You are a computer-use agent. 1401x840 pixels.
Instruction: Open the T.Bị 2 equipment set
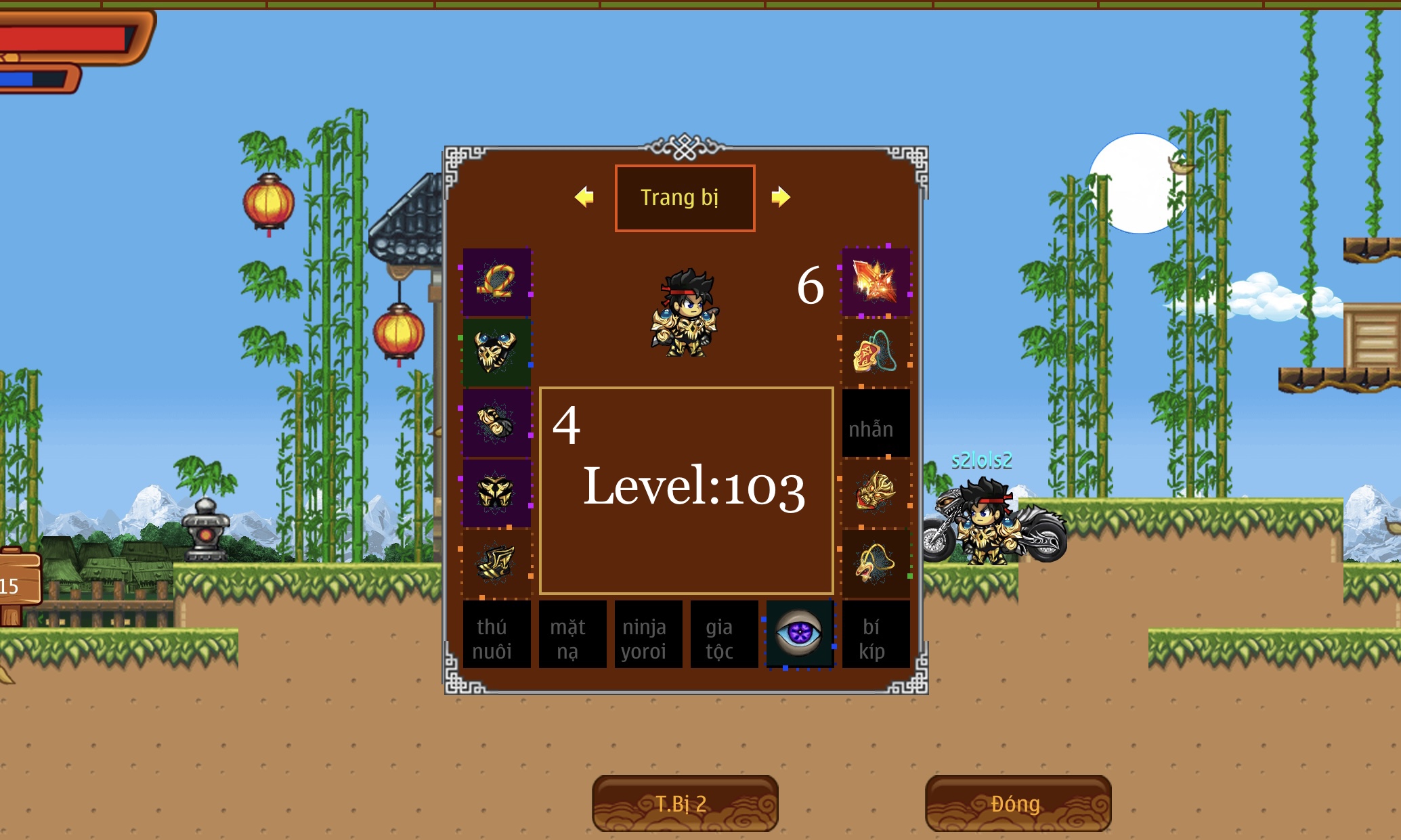pos(685,803)
